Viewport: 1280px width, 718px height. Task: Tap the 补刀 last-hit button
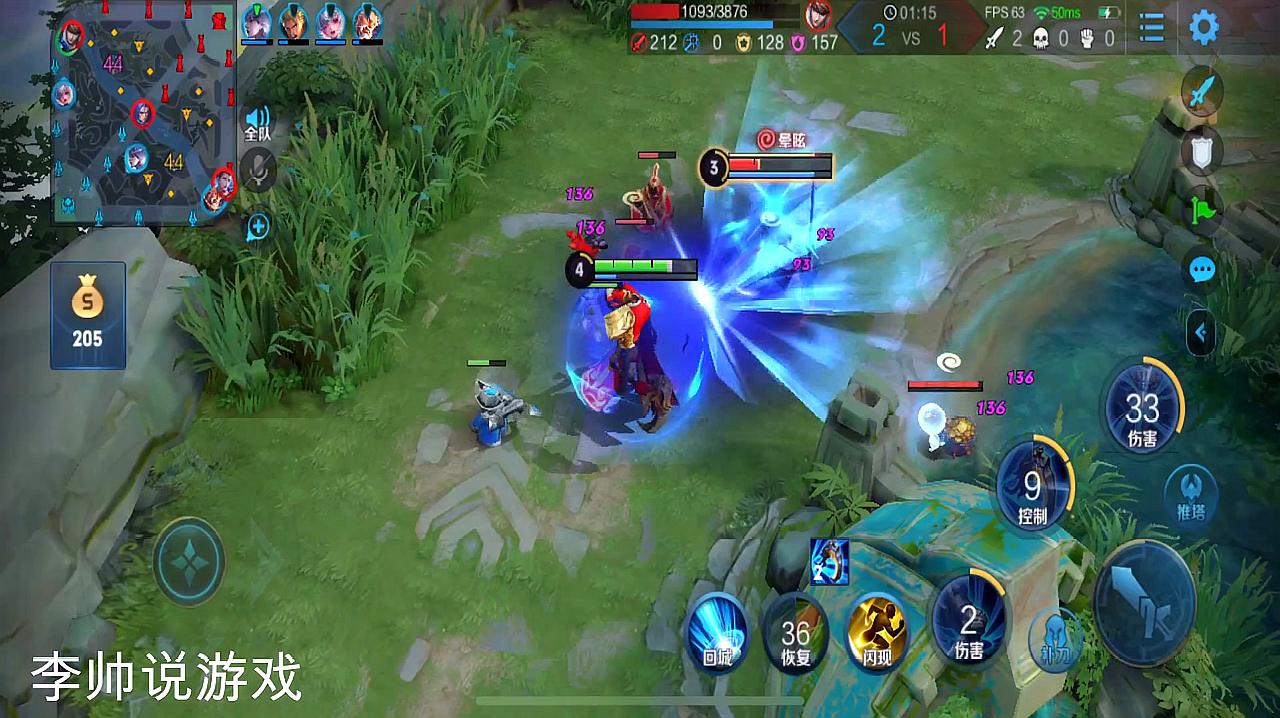coord(1055,635)
